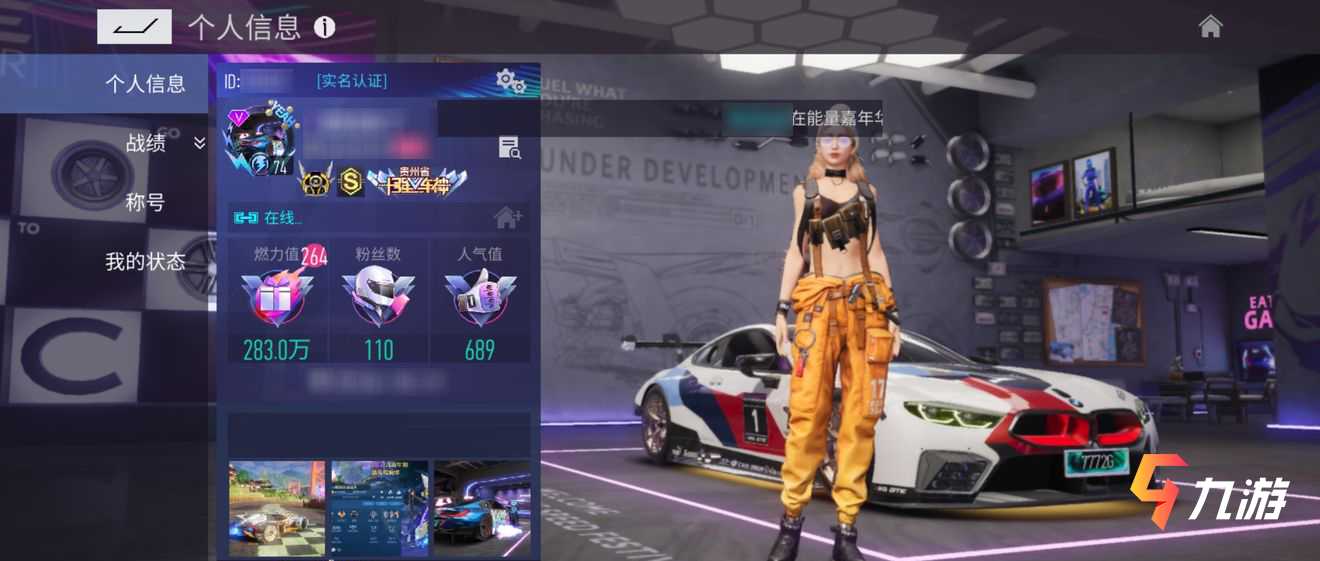
Task: Return to lobby via the home icon
Action: tap(1210, 27)
